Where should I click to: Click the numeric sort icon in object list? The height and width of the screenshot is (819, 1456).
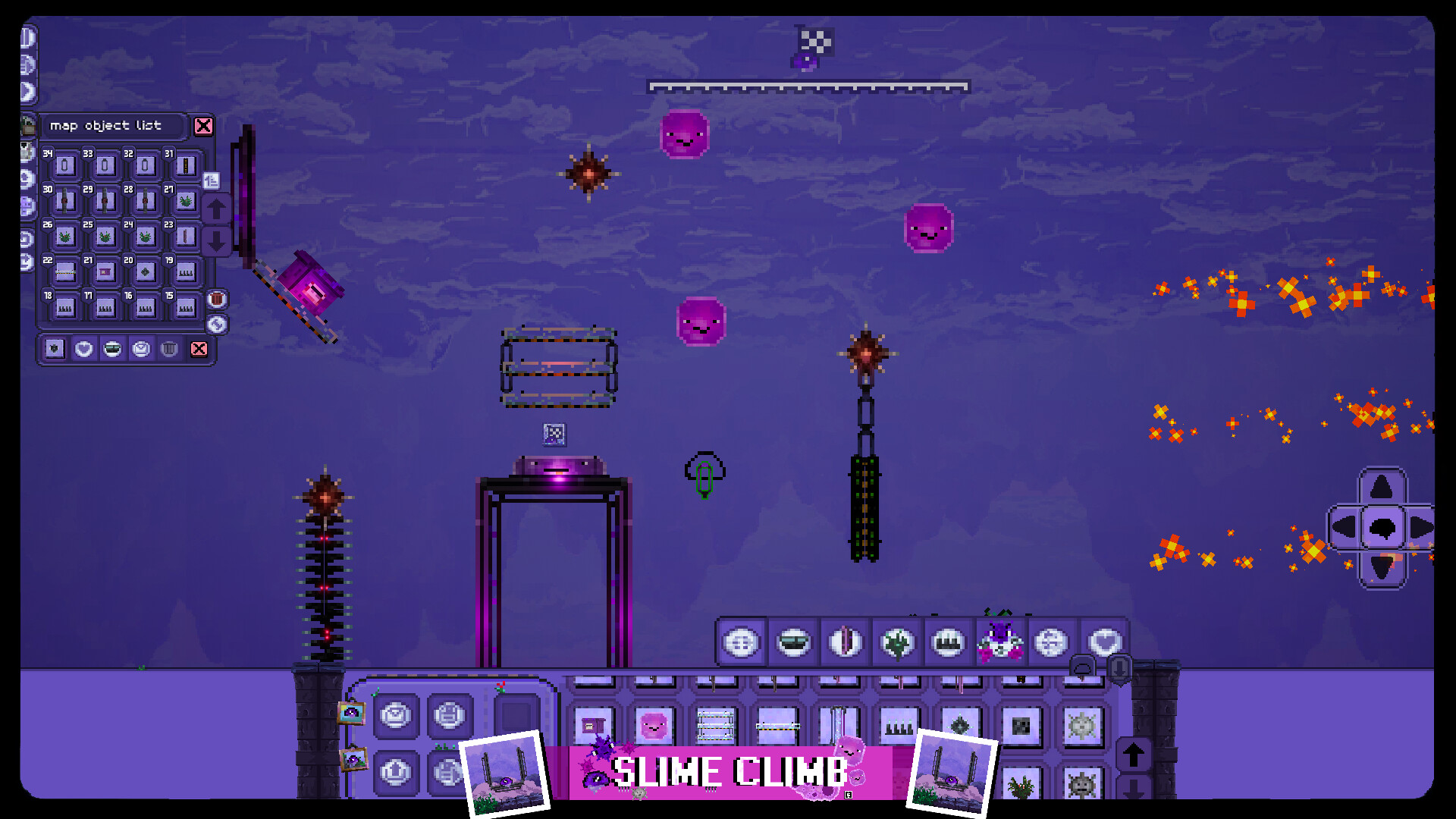pos(212,180)
